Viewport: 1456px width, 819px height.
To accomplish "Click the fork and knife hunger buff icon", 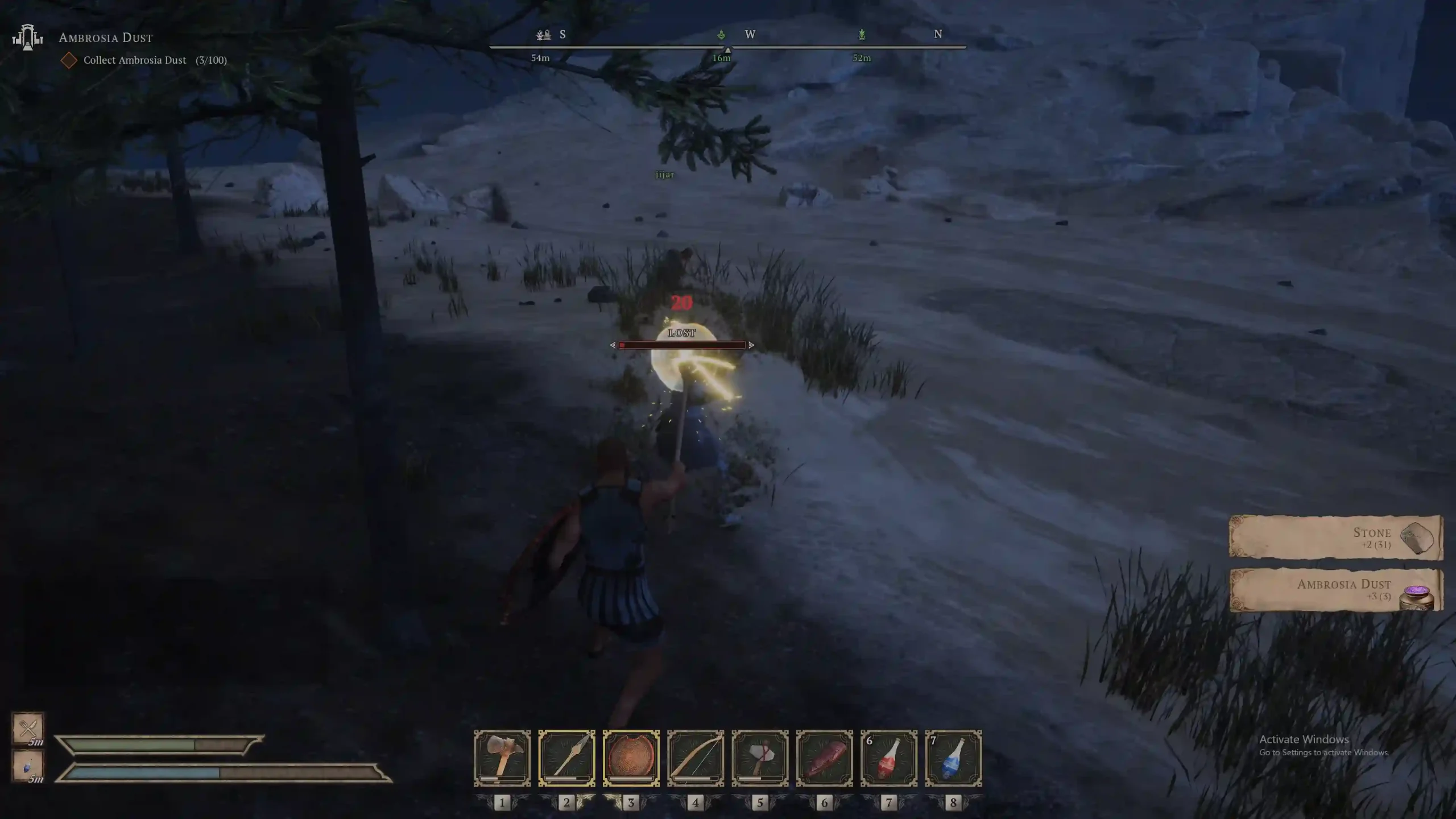I will click(x=28, y=727).
